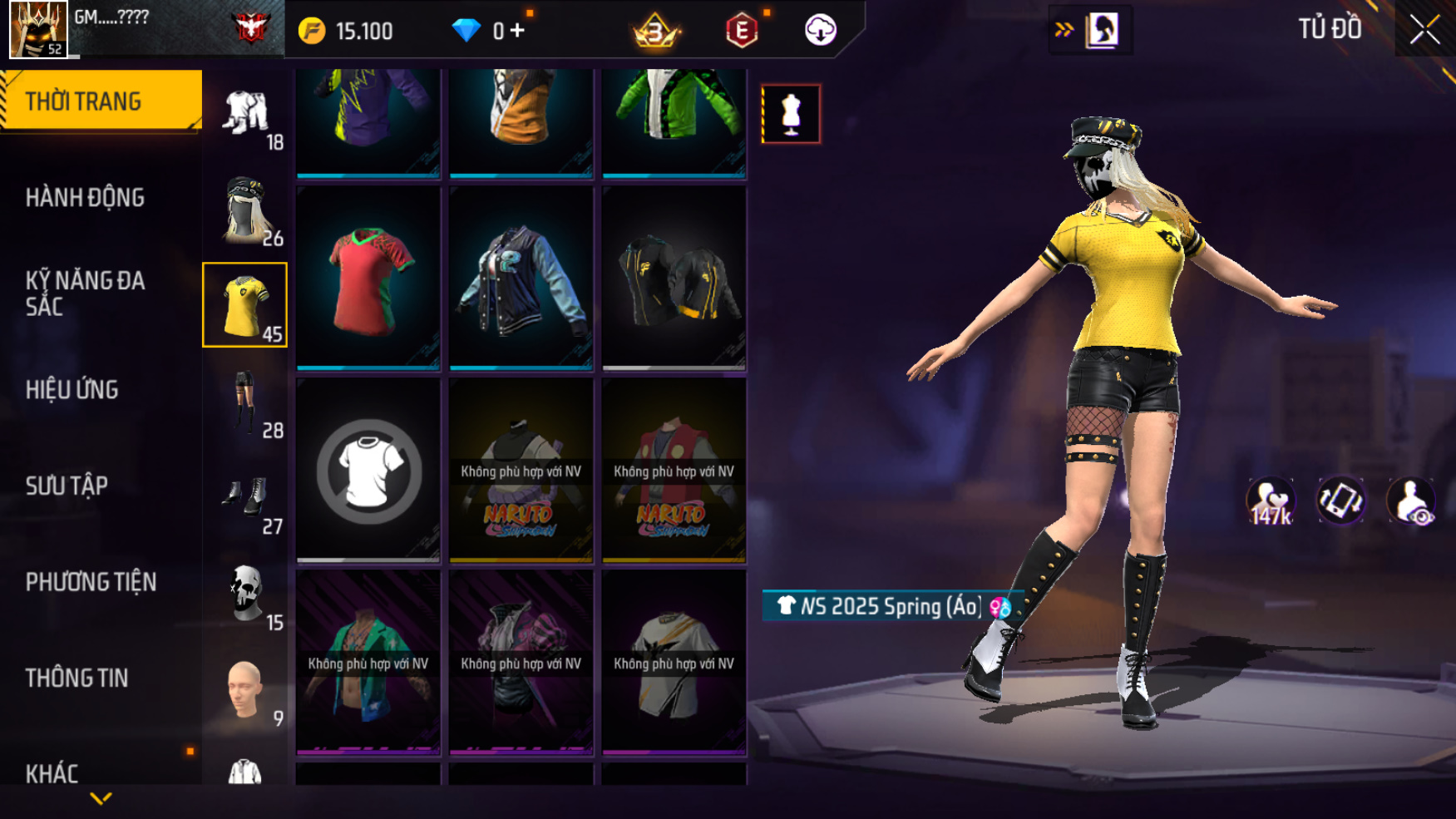Open the headwear category with cap

246,210
